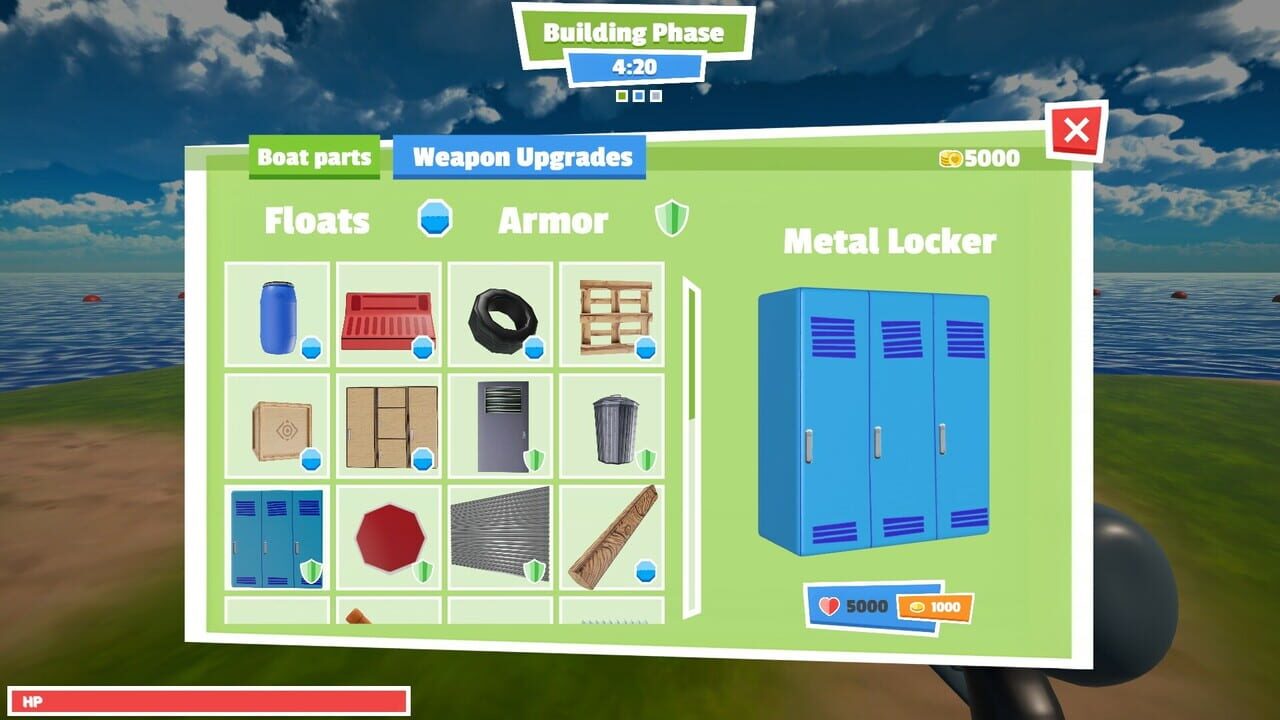1280x720 pixels.
Task: Select the wooden plank float item
Action: (x=613, y=538)
